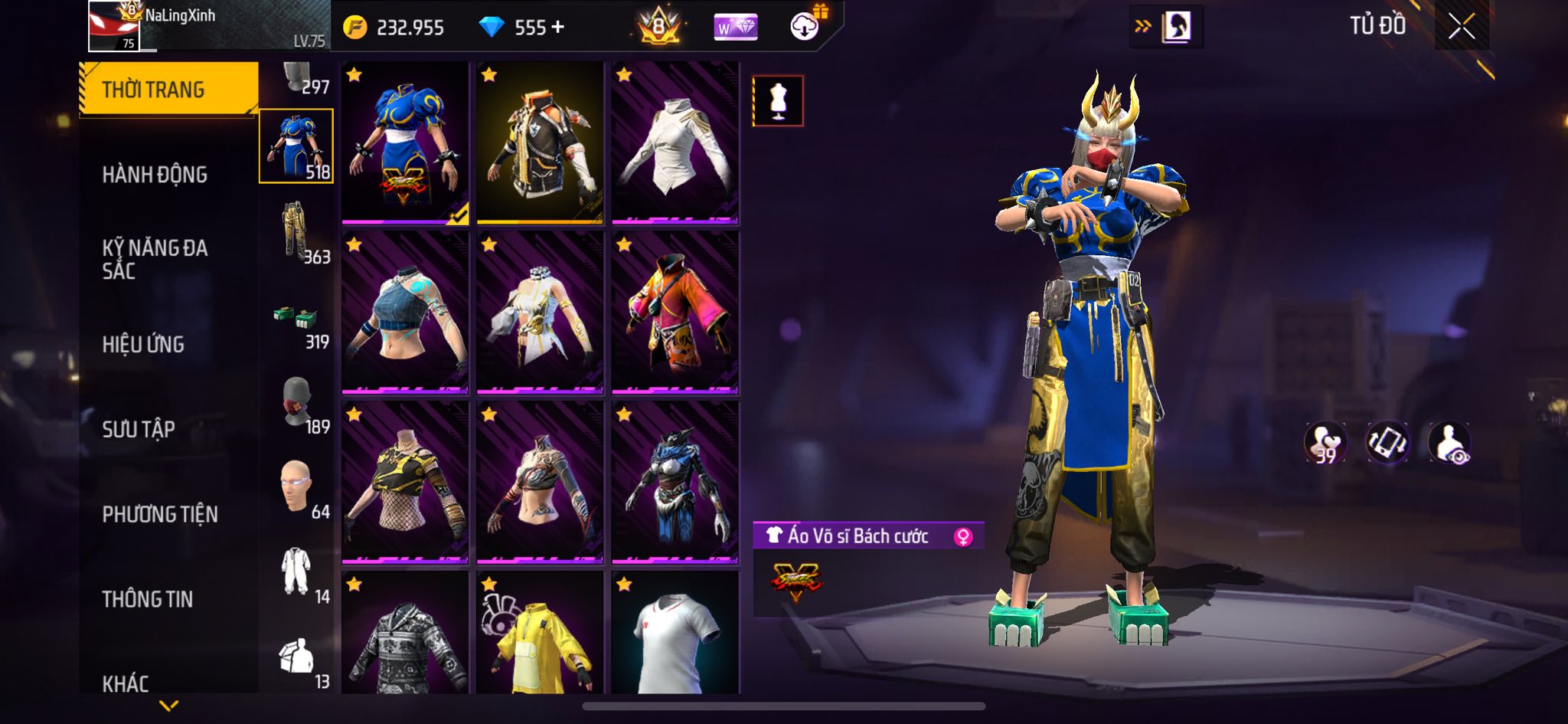1568x724 pixels.
Task: Open the Phương Tiện category
Action: 160,514
